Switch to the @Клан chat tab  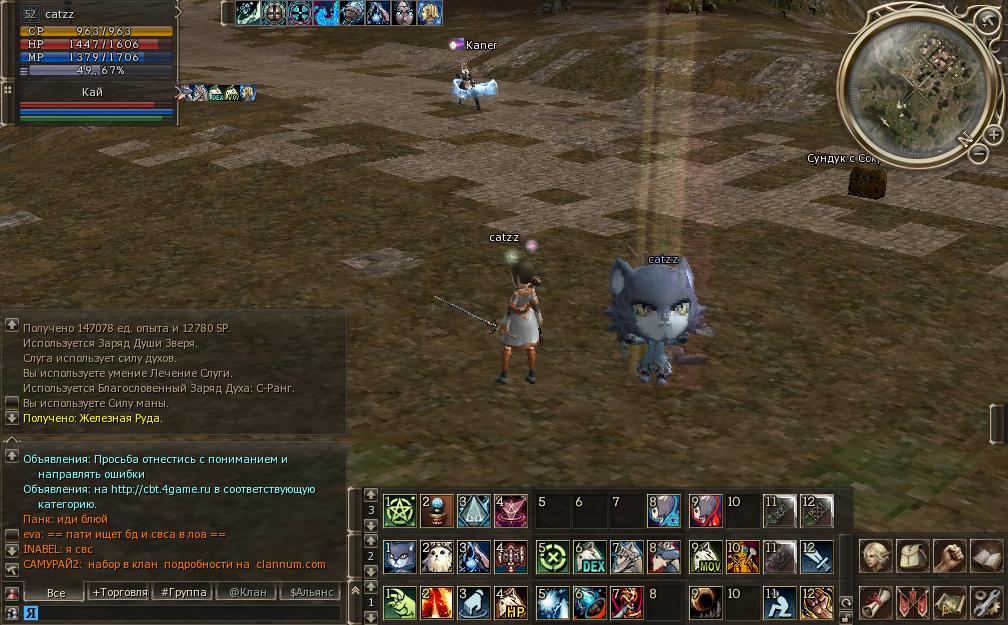pyautogui.click(x=248, y=593)
